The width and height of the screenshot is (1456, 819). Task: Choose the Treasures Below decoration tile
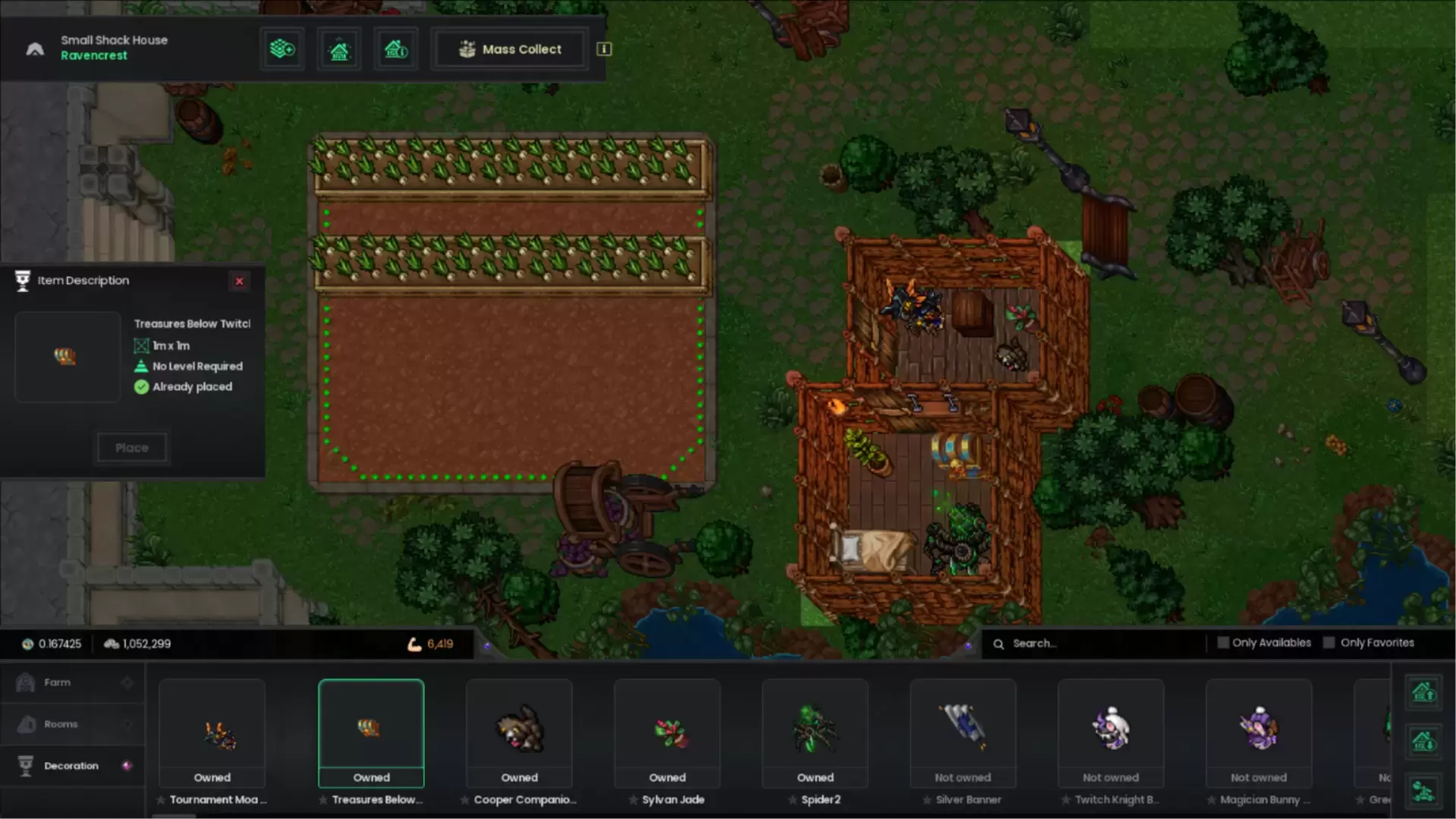click(371, 732)
